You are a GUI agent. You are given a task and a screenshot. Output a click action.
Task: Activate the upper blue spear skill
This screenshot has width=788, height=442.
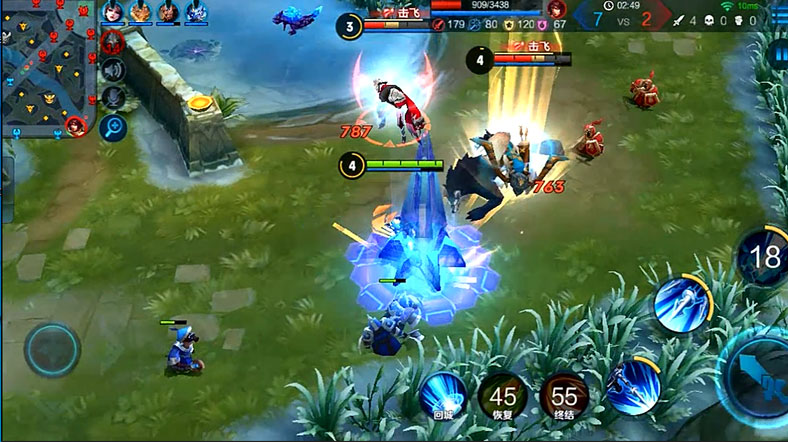point(681,301)
